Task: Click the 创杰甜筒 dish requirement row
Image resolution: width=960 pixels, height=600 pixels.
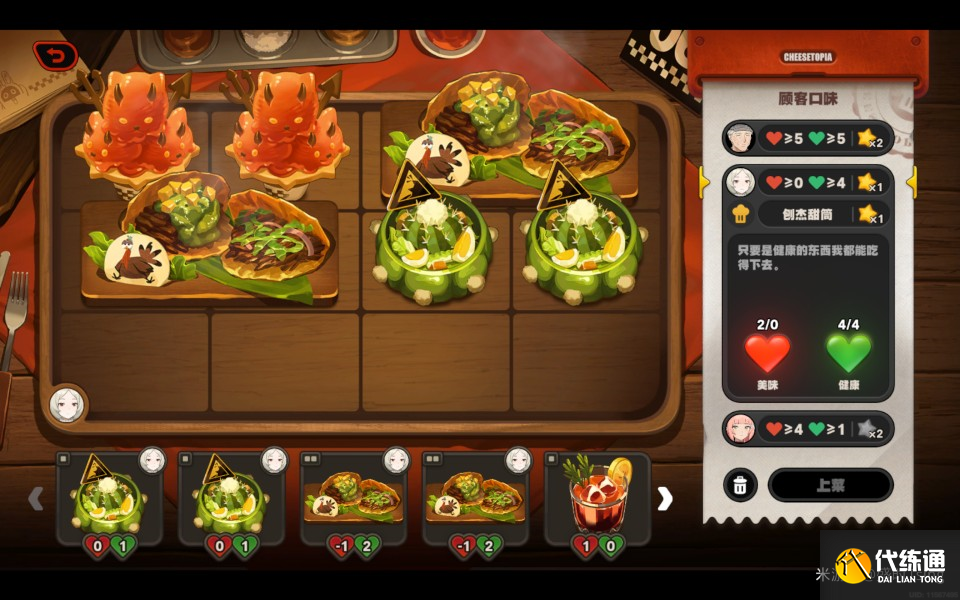Action: pos(808,213)
